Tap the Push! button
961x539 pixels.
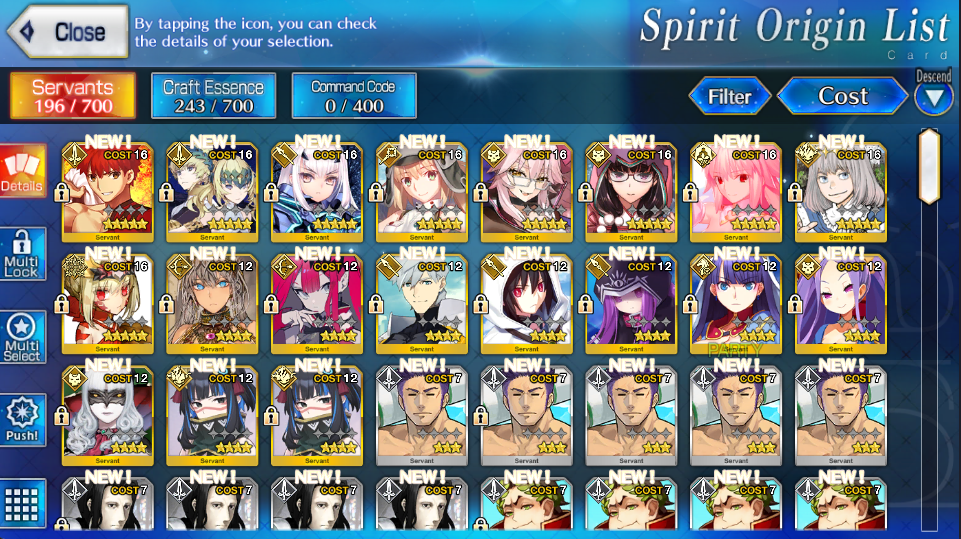pos(22,421)
